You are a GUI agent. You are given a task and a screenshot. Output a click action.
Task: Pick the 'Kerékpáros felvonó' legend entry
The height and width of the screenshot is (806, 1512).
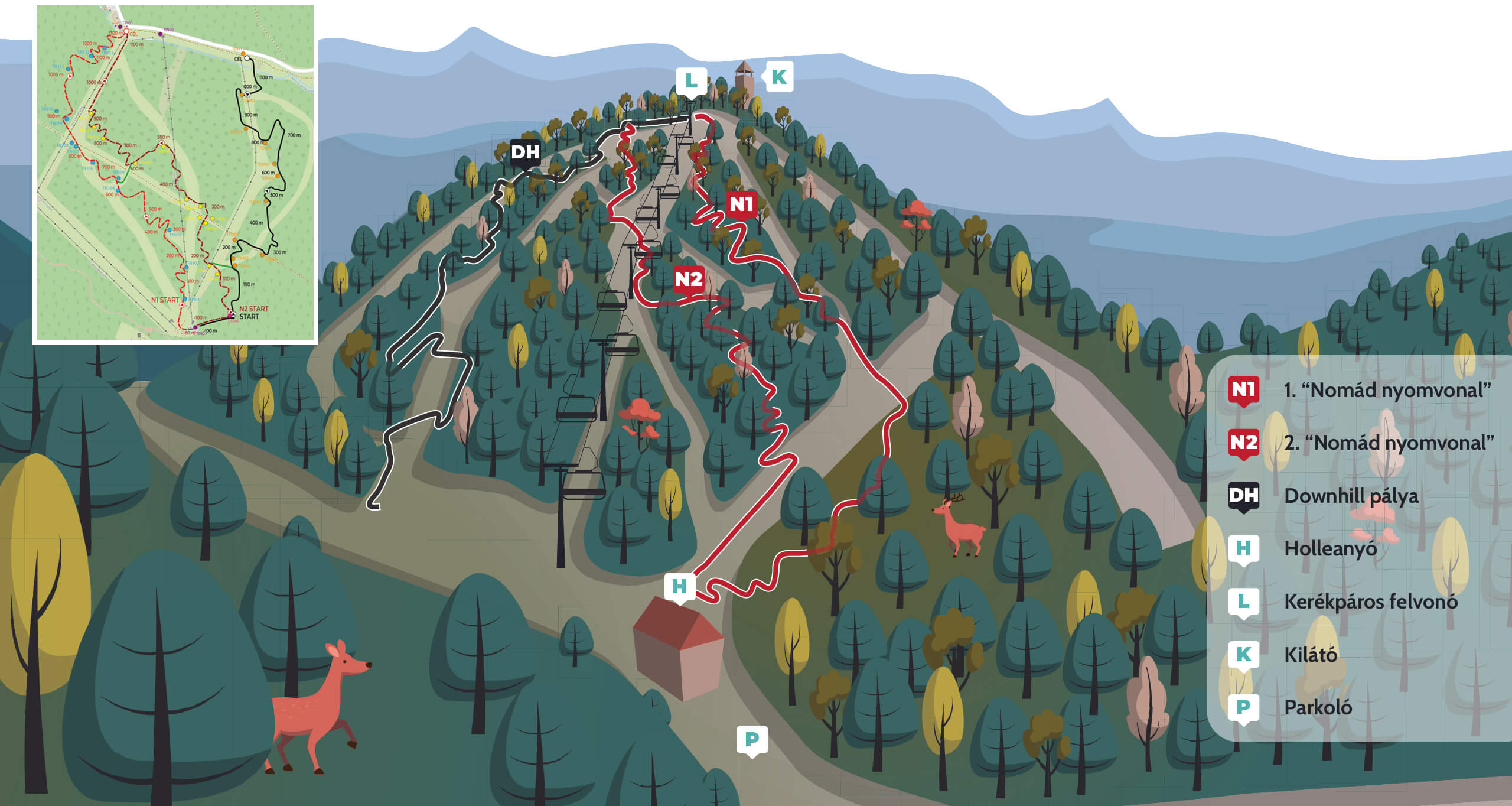point(1370,602)
